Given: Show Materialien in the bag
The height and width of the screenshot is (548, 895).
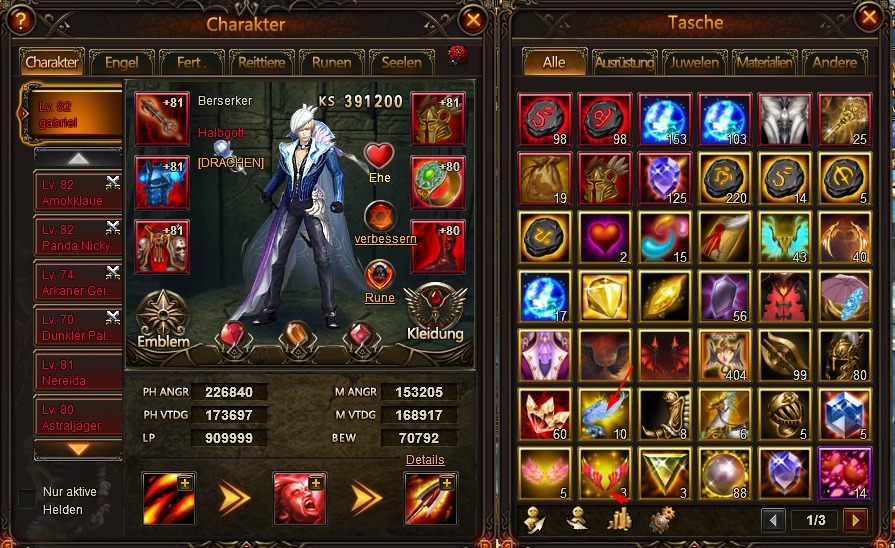Looking at the screenshot, I should pos(764,62).
